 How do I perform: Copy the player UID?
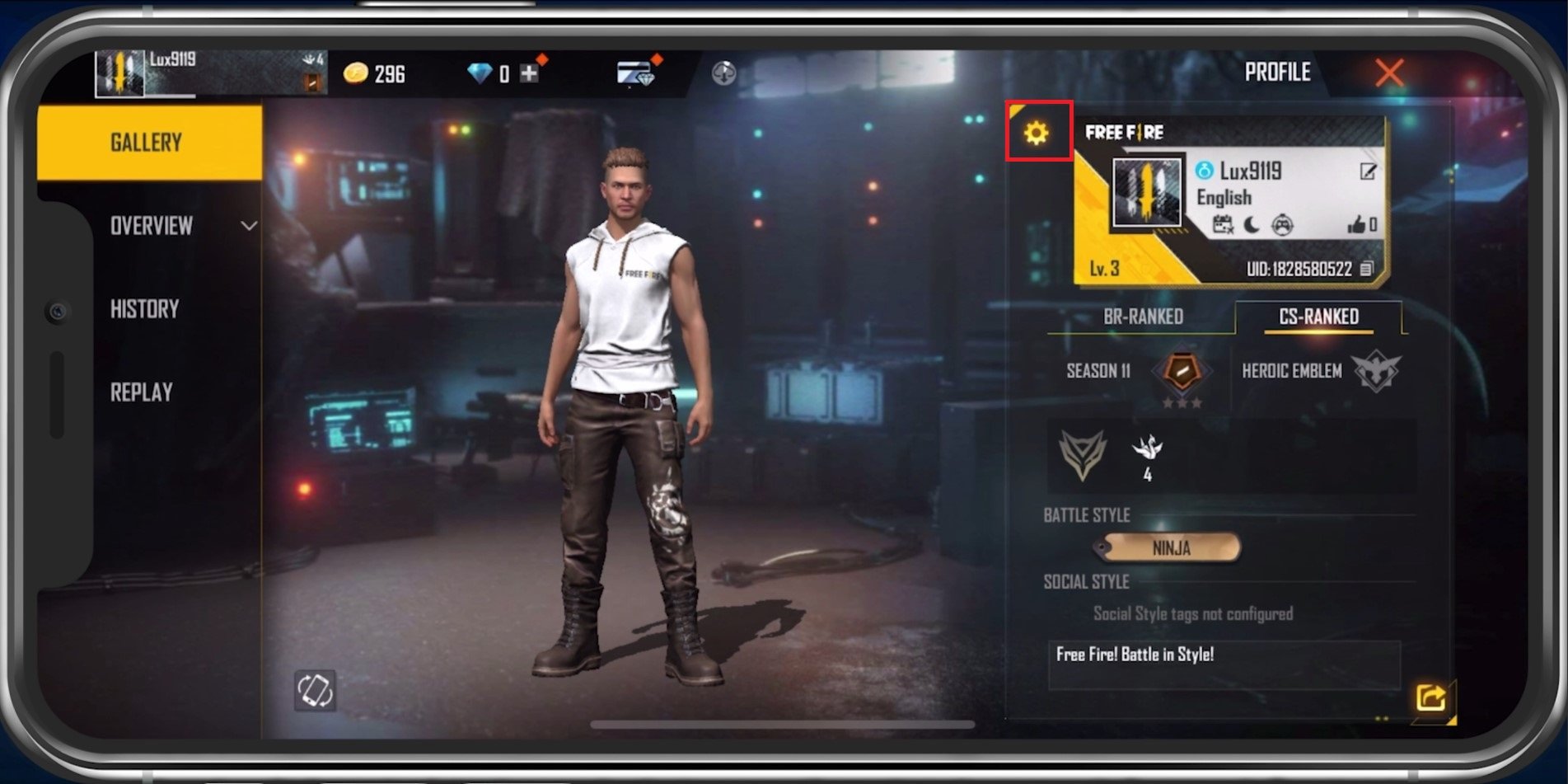(1367, 269)
